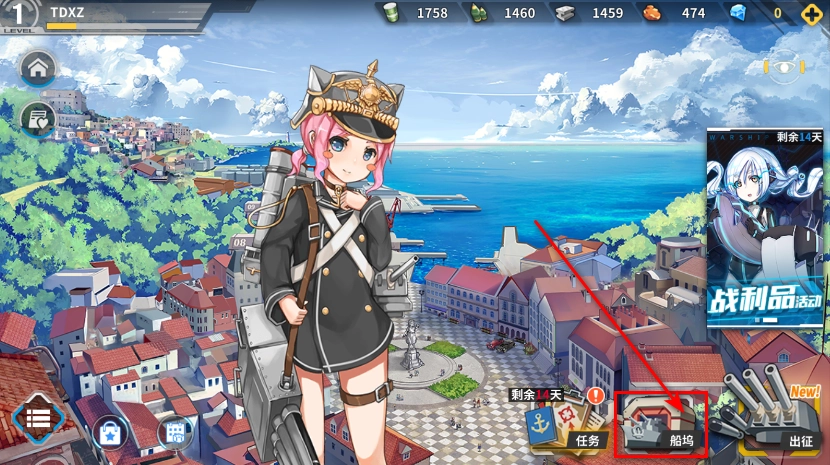The image size is (830, 465).
Task: Toggle interface visibility with the eye icon
Action: coord(784,67)
